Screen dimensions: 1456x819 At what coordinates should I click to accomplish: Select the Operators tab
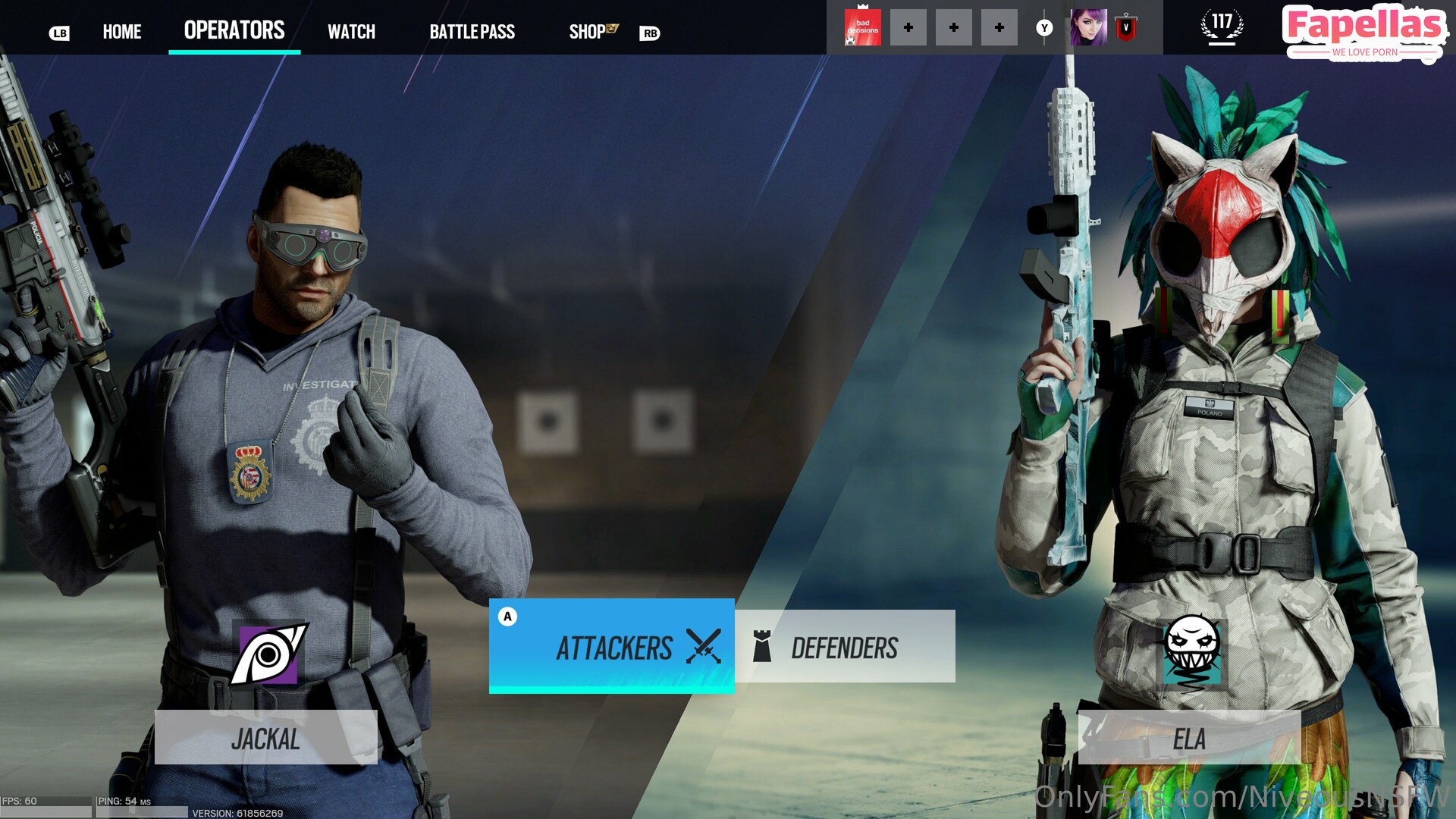[x=234, y=30]
